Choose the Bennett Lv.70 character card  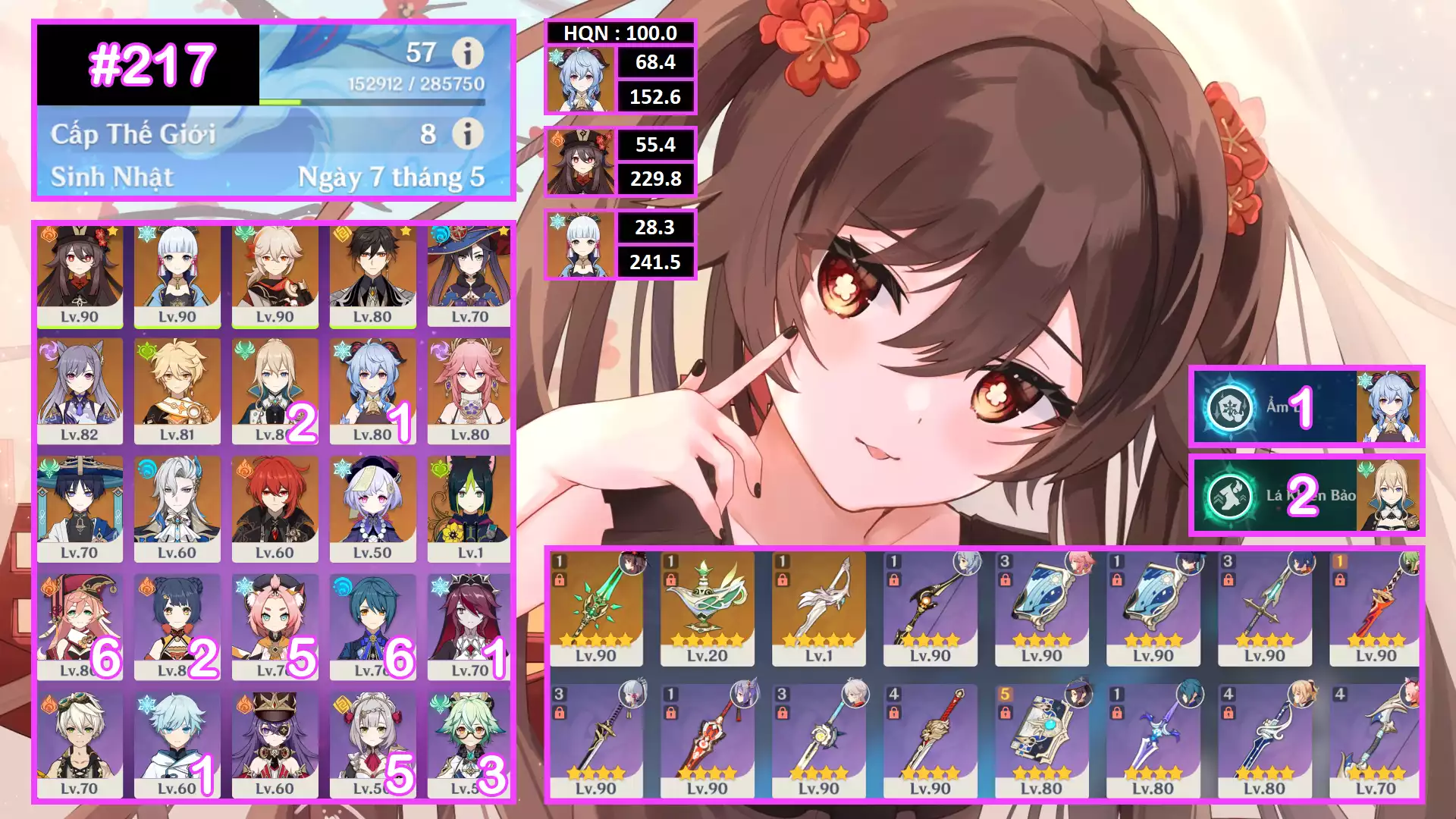tap(80, 745)
